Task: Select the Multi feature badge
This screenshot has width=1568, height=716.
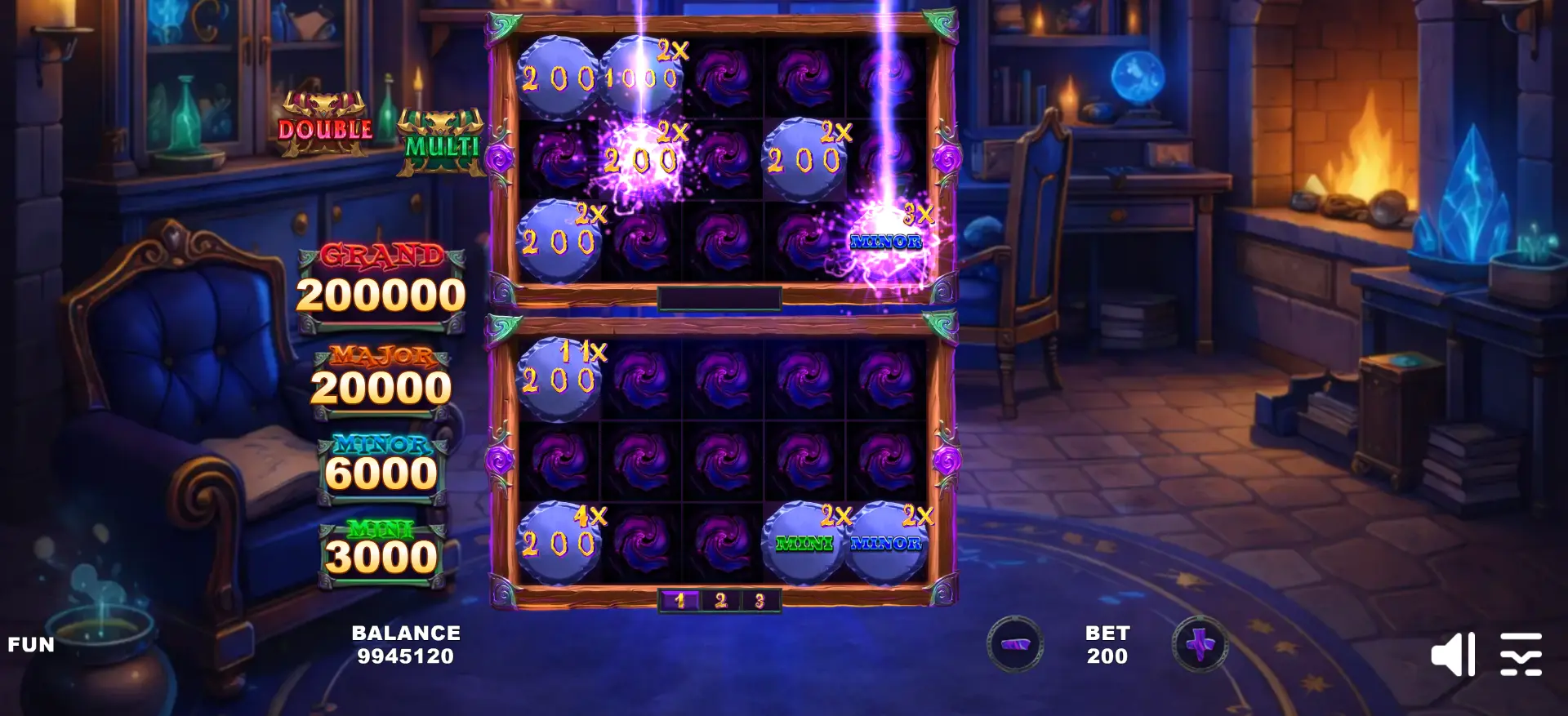Action: pyautogui.click(x=441, y=145)
